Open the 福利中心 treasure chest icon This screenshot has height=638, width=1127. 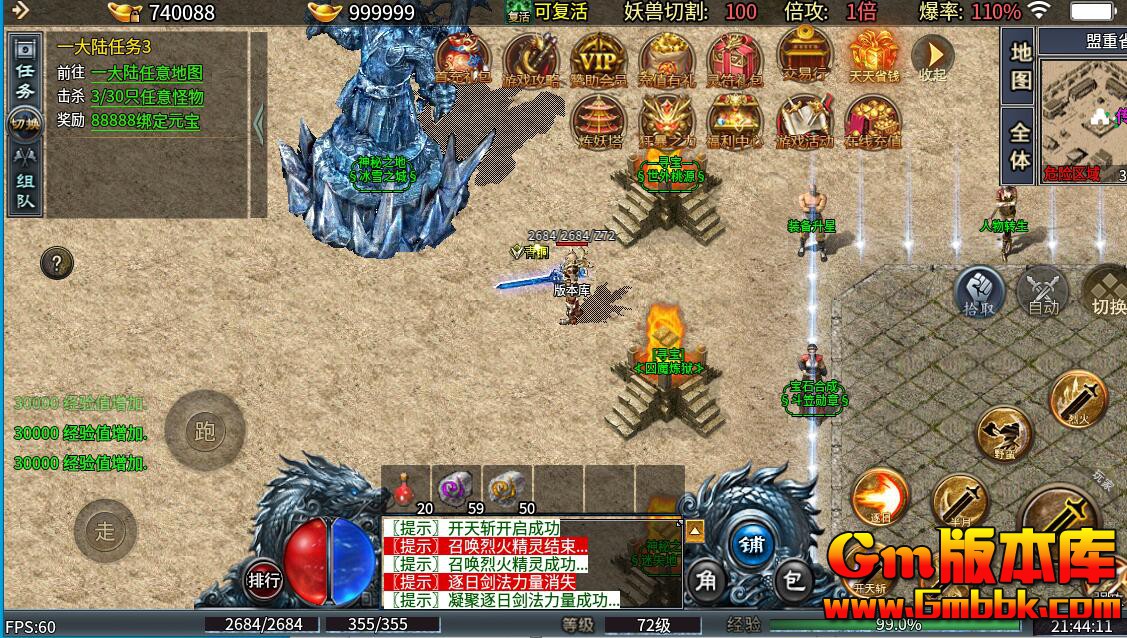[x=735, y=121]
